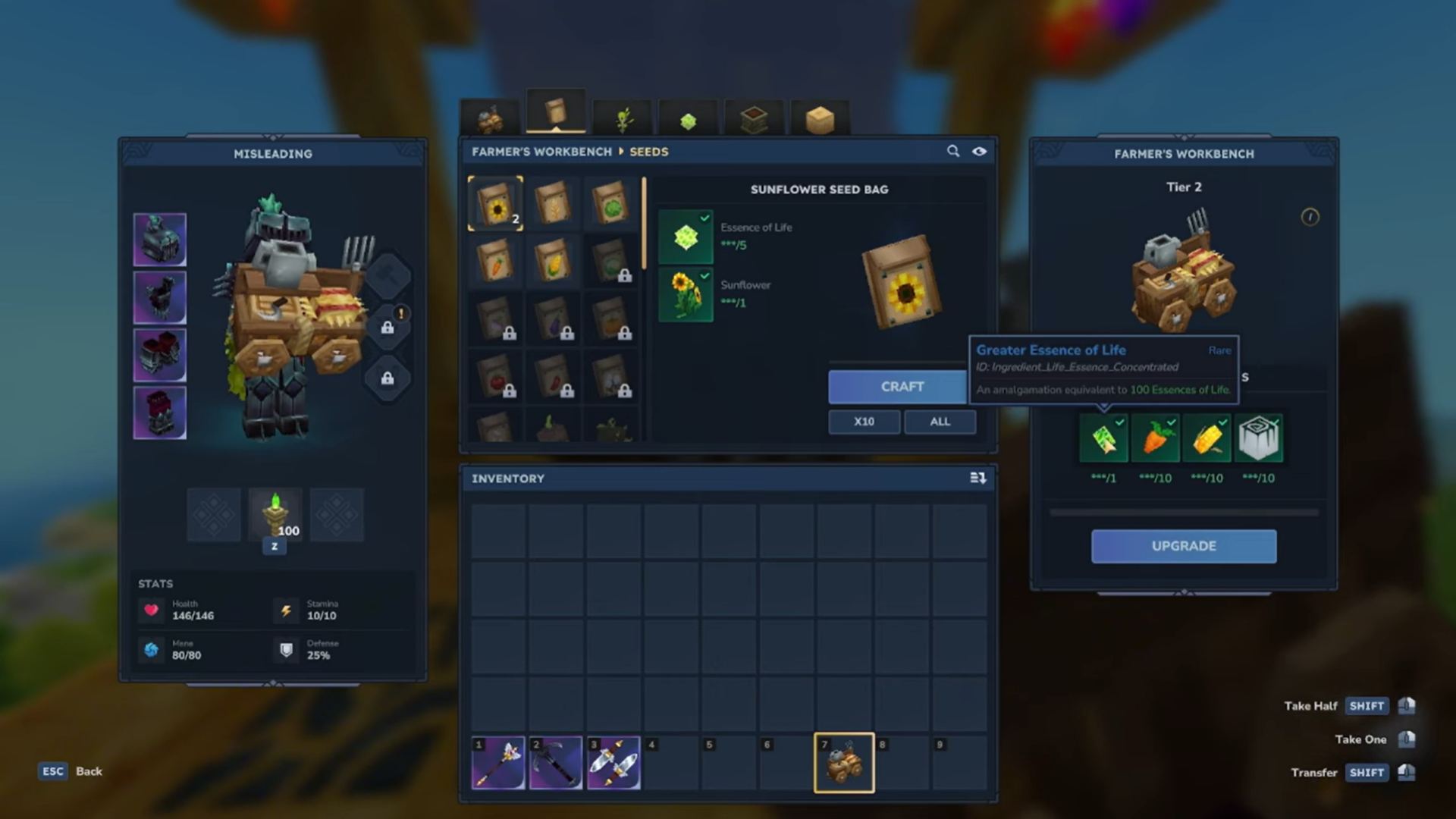This screenshot has height=819, width=1456.
Task: Select the corn seed bag recipe
Action: point(554,260)
